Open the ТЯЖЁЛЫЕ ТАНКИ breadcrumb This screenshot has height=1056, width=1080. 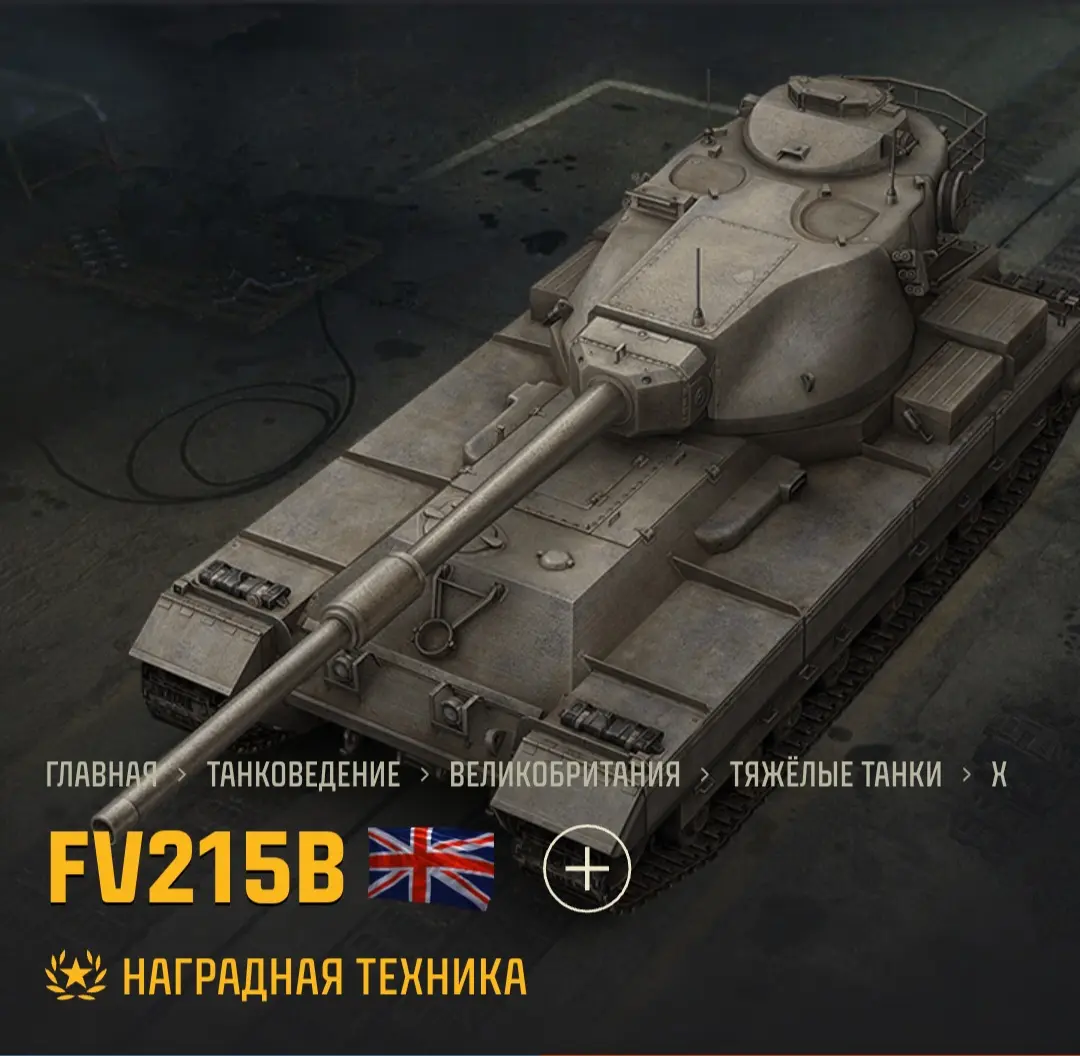tap(835, 775)
